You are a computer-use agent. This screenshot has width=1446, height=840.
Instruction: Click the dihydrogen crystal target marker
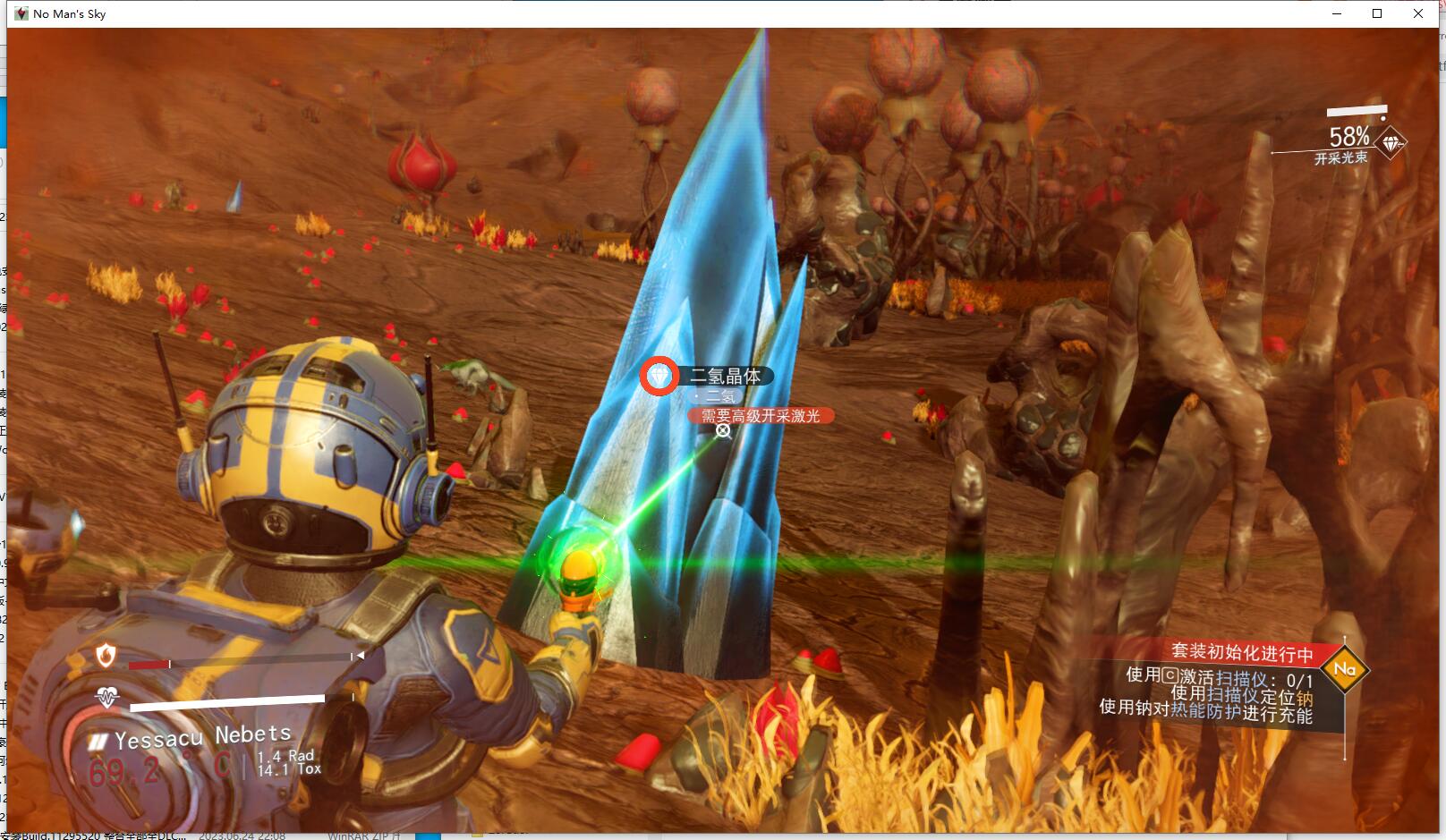(659, 376)
